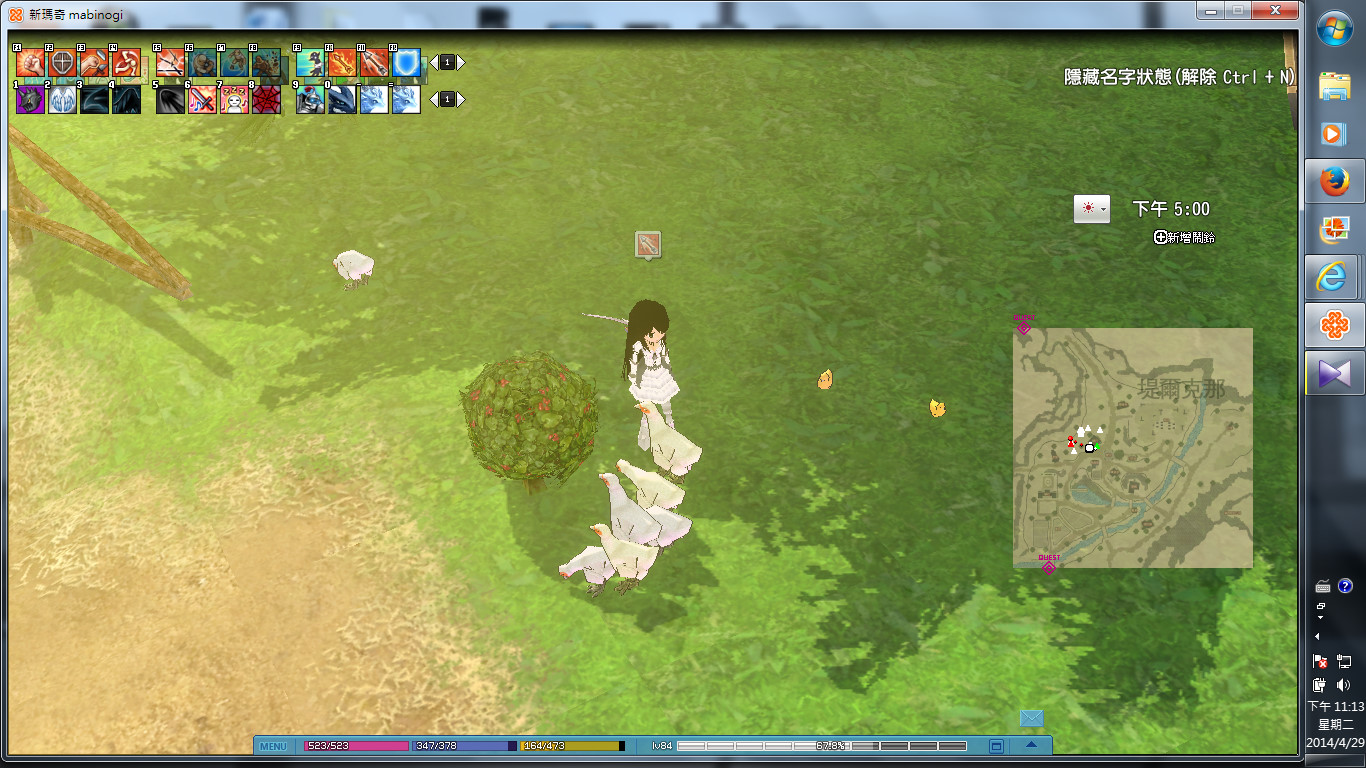Open the mail envelope notification
This screenshot has height=768, width=1366.
[1031, 718]
